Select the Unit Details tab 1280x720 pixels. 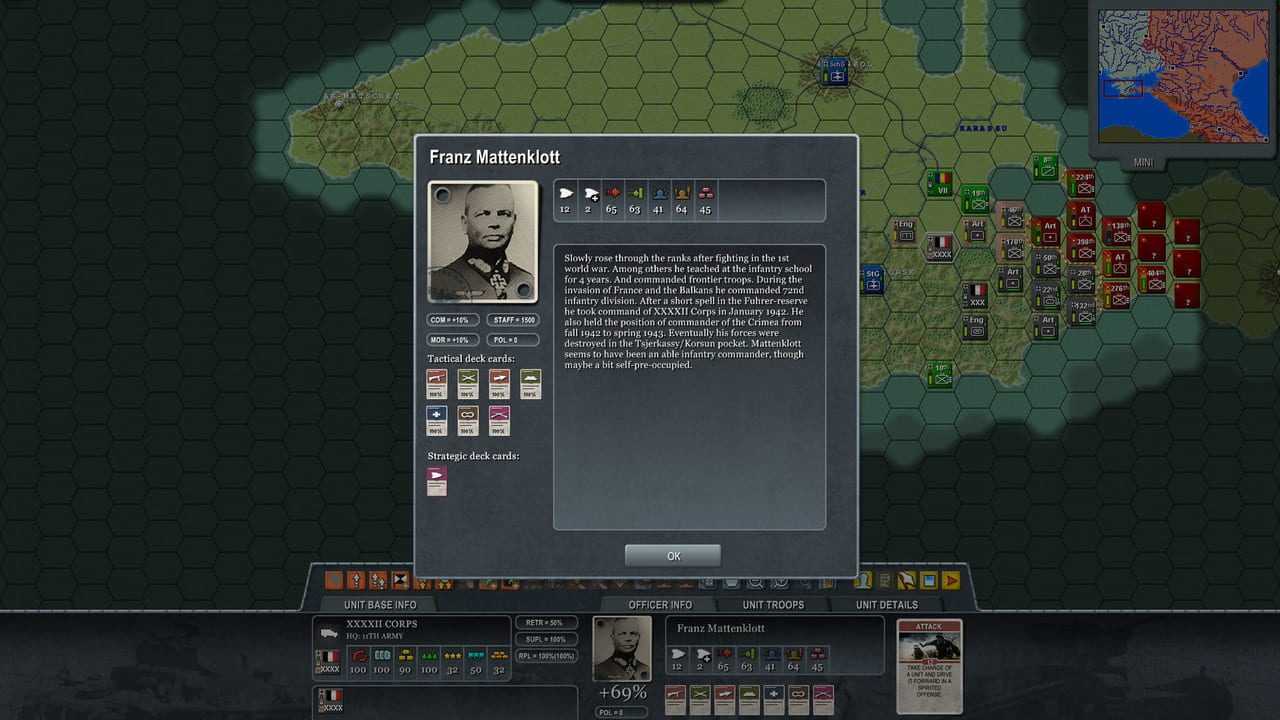coord(886,604)
